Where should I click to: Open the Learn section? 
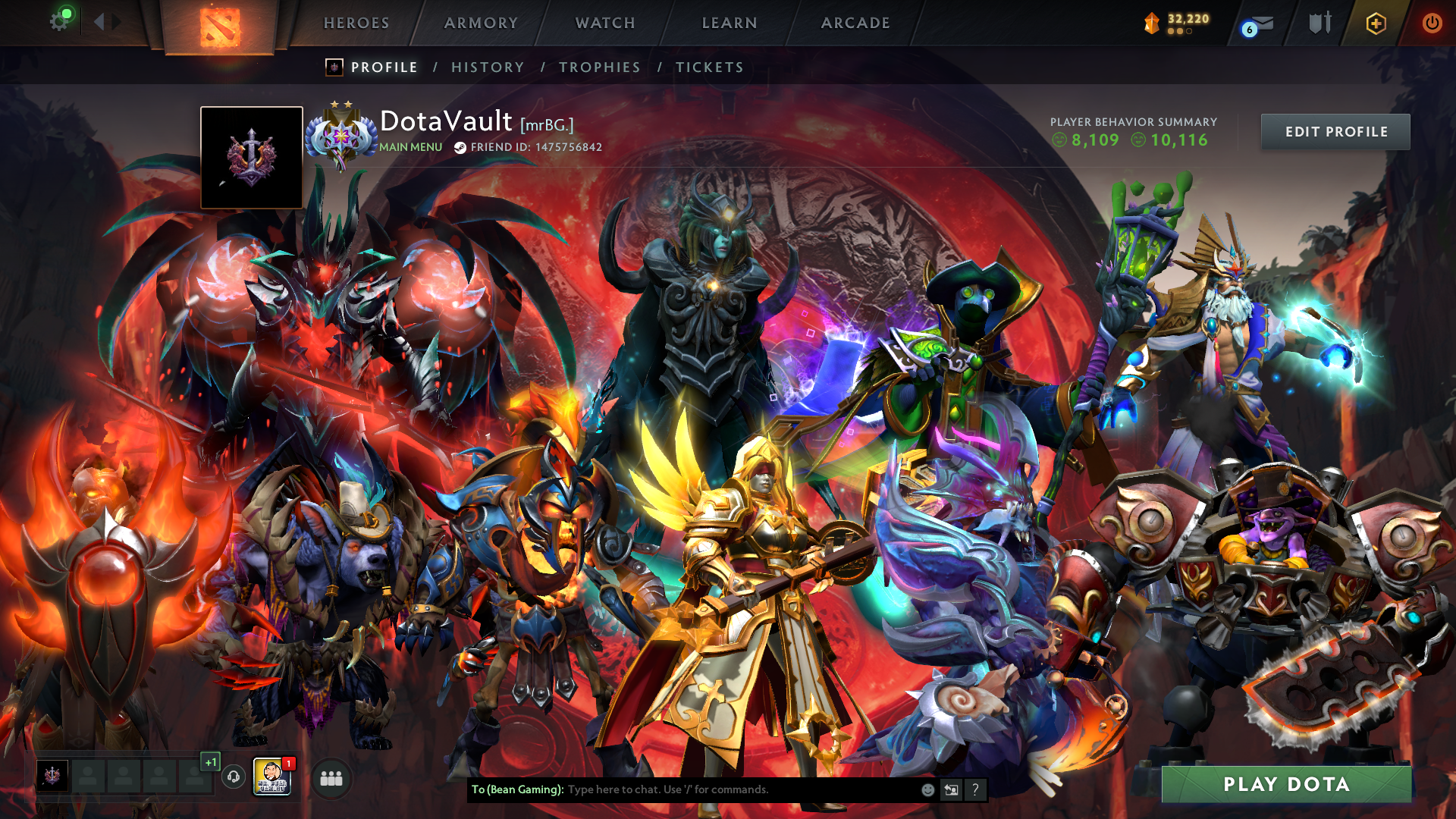(x=730, y=23)
